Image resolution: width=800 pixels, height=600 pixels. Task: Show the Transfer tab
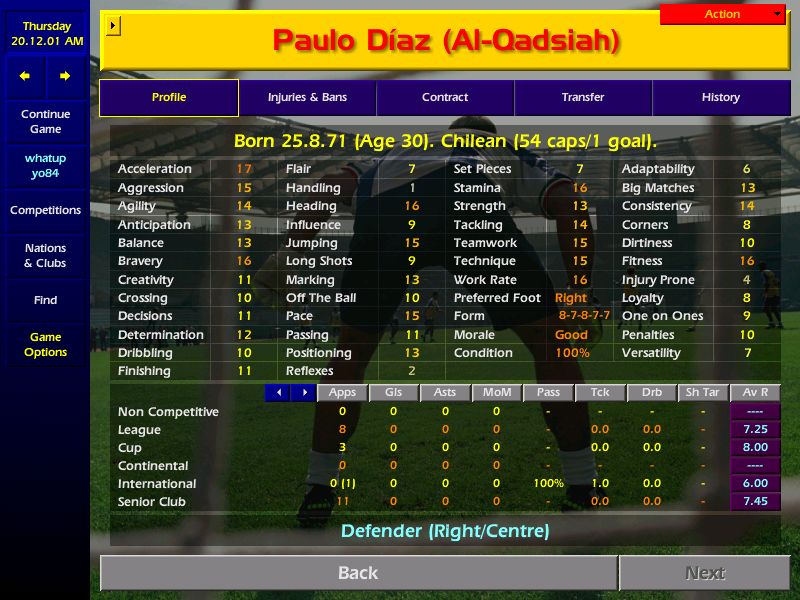[x=583, y=98]
